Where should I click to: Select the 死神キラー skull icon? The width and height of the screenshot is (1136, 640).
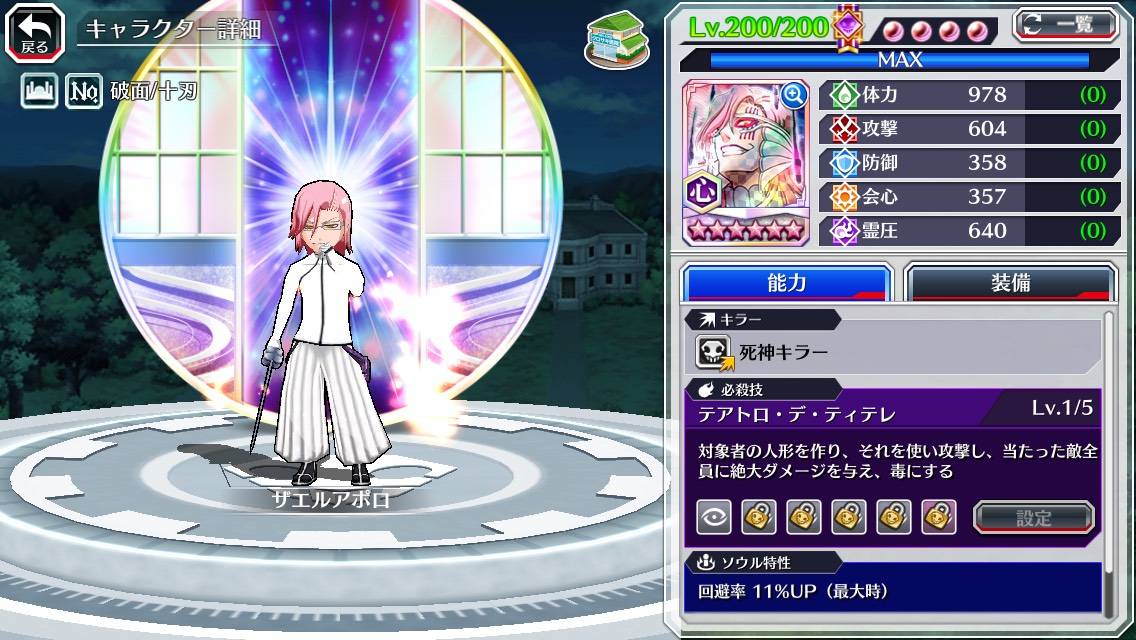(x=714, y=352)
